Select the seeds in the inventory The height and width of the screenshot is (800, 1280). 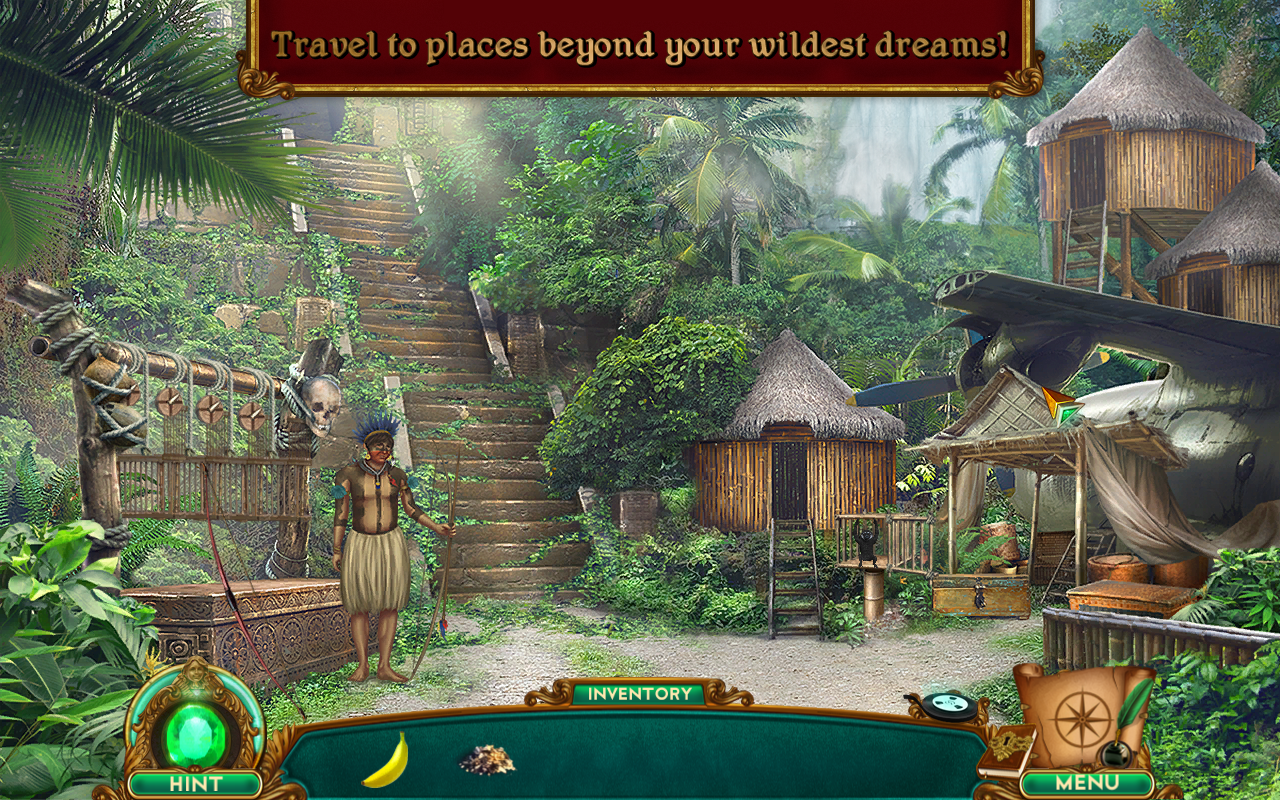(487, 760)
